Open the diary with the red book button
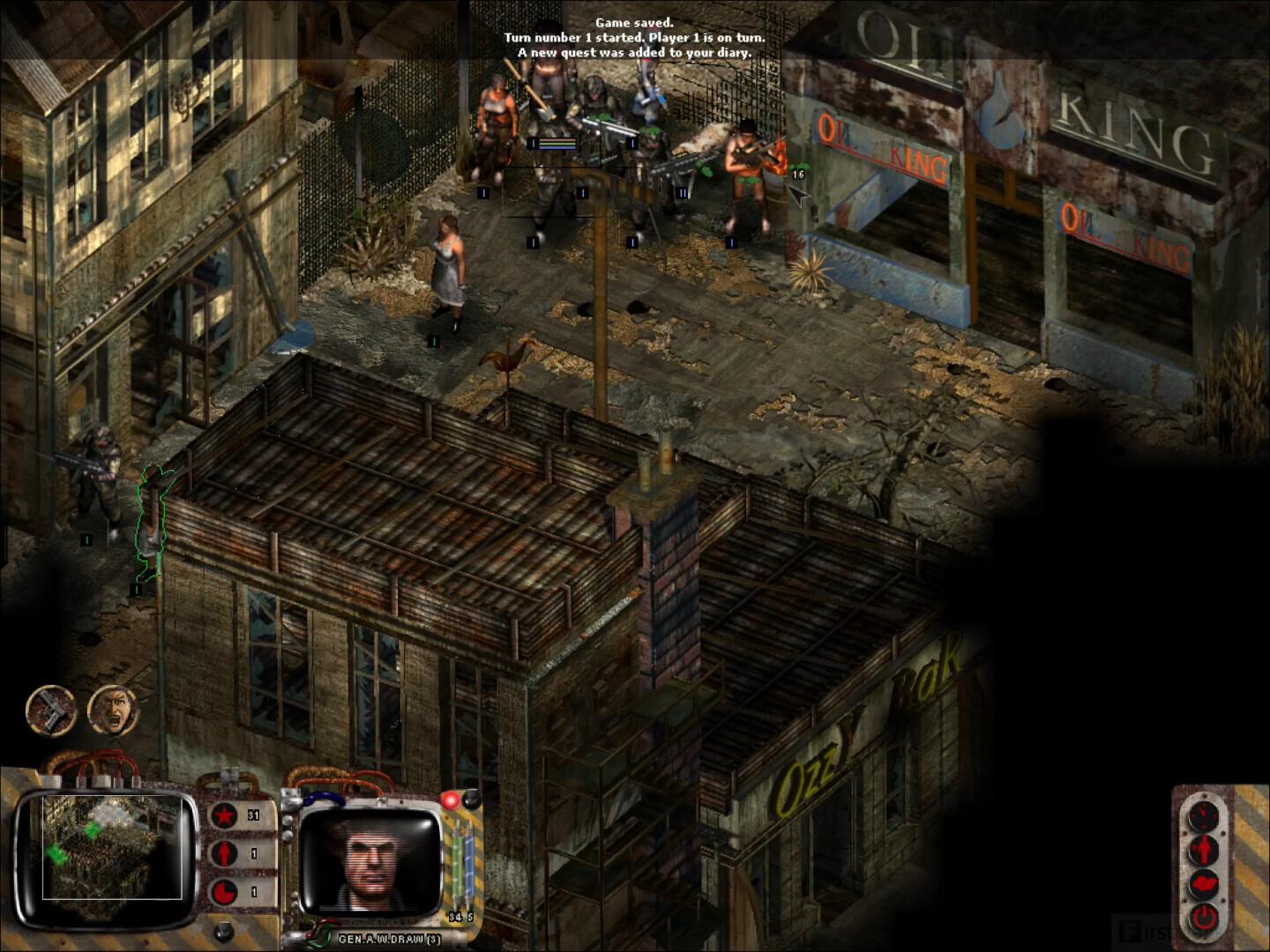Viewport: 1270px width, 952px height. pos(1203,883)
